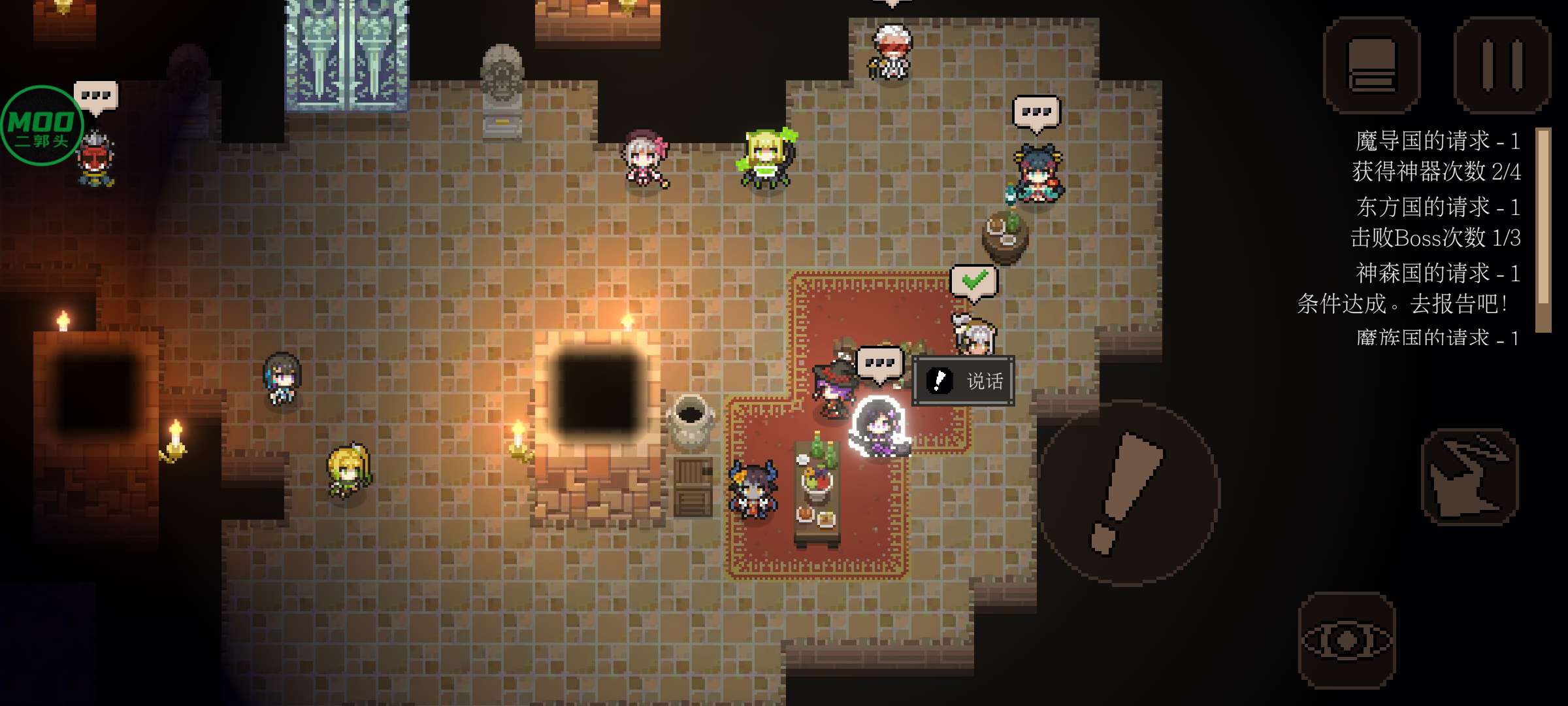Use the rabbit dash skill button
The height and width of the screenshot is (706, 1568).
(x=1470, y=477)
